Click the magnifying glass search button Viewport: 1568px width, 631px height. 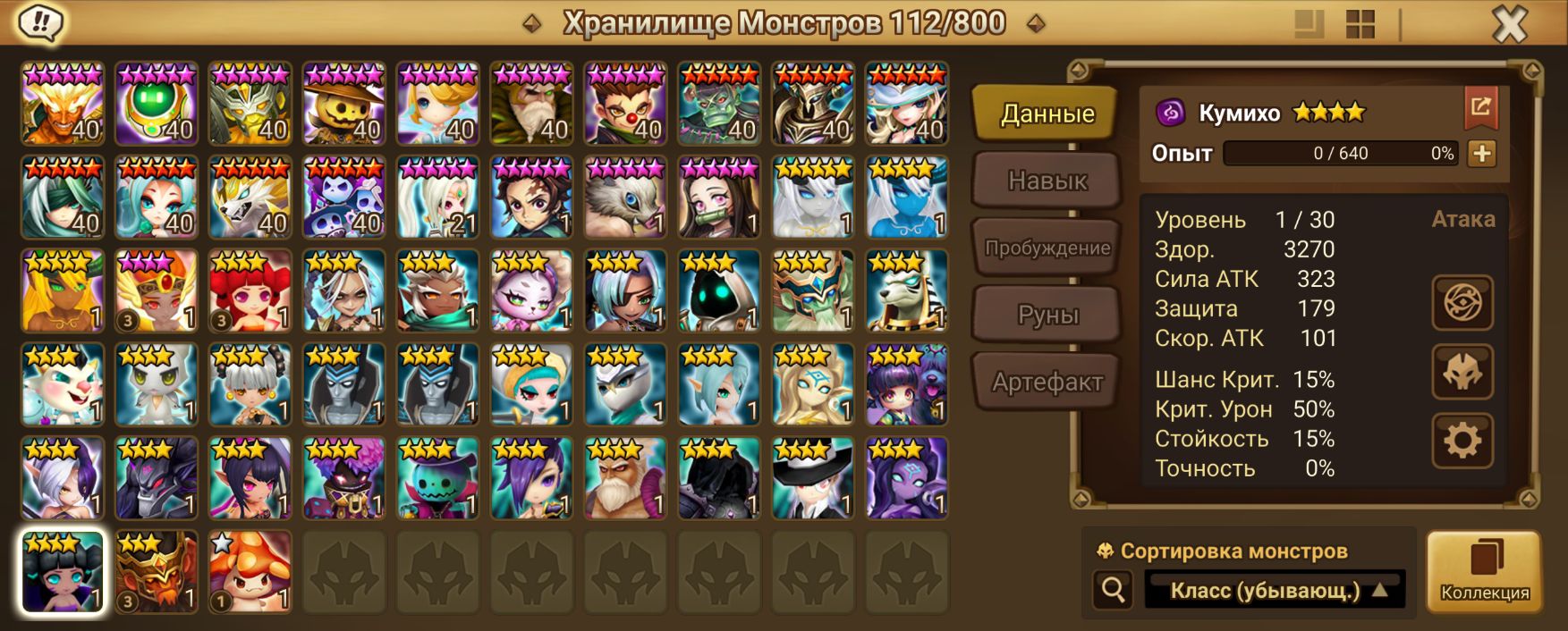pos(1114,590)
